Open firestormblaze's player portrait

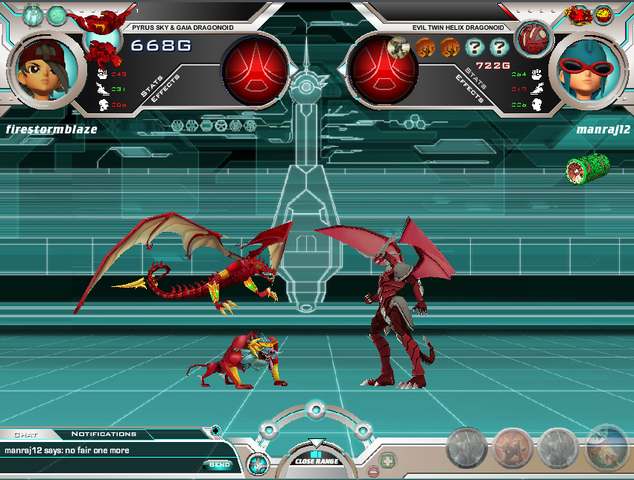[x=42, y=66]
